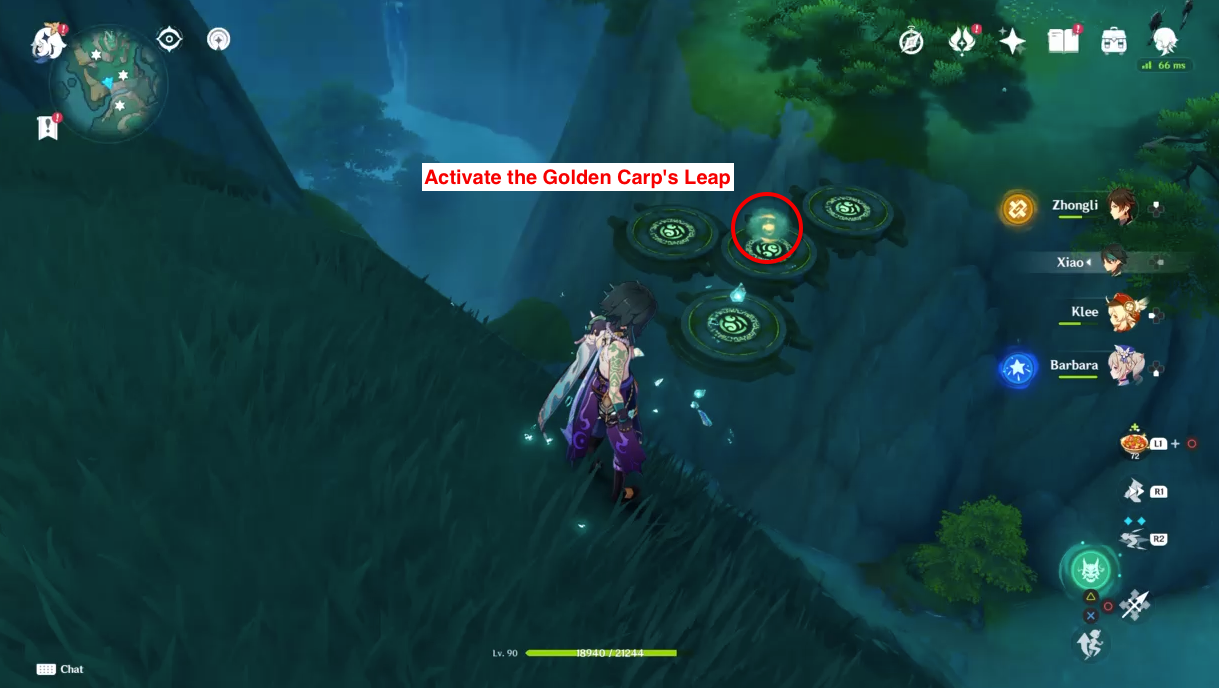The height and width of the screenshot is (688, 1219).
Task: Tap the crossed-weapons attack button
Action: click(x=1136, y=605)
